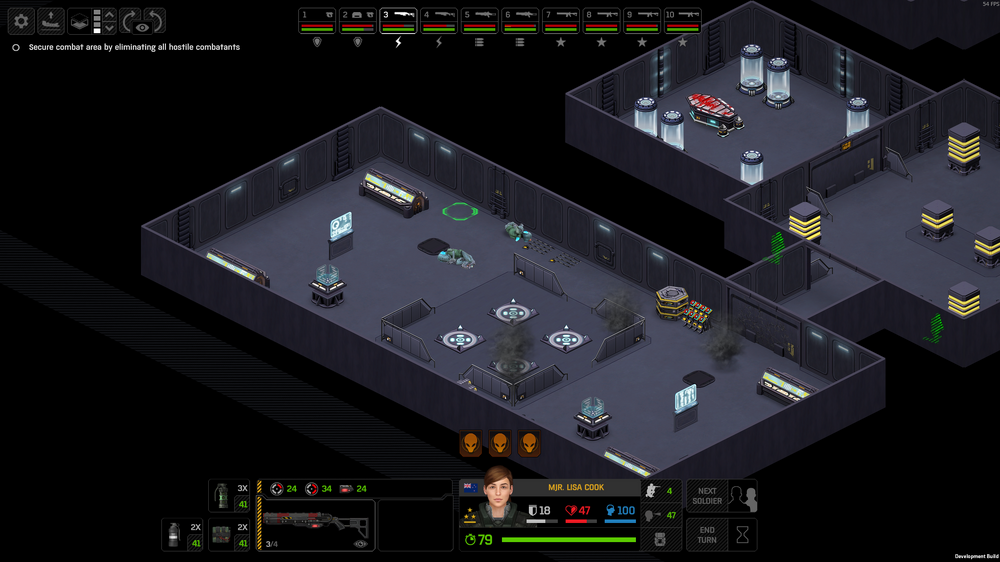Select the 2X canister grenade slot
The width and height of the screenshot is (1000, 562).
[182, 535]
